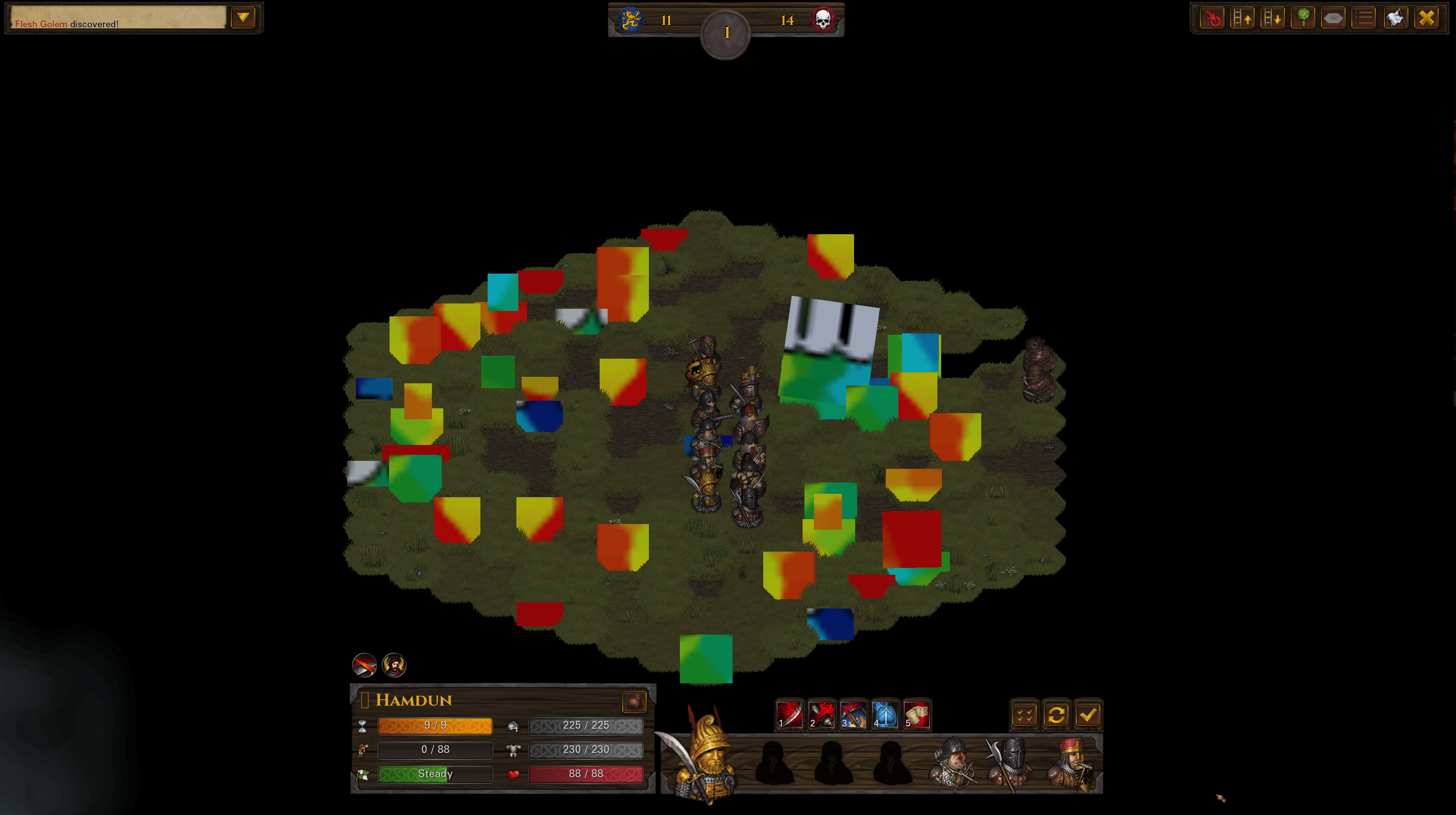Open Hamdun's bag inventory button
The height and width of the screenshot is (815, 1456).
634,701
